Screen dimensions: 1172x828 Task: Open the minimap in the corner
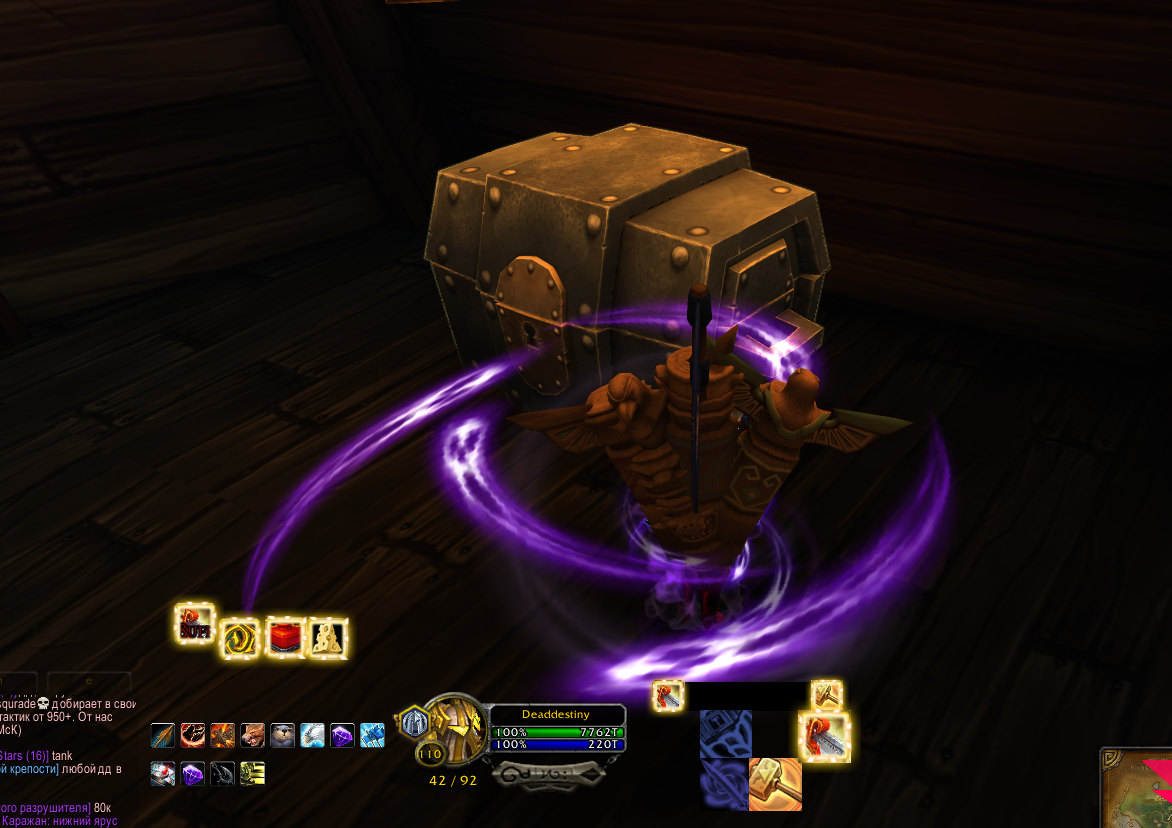[x=1137, y=787]
